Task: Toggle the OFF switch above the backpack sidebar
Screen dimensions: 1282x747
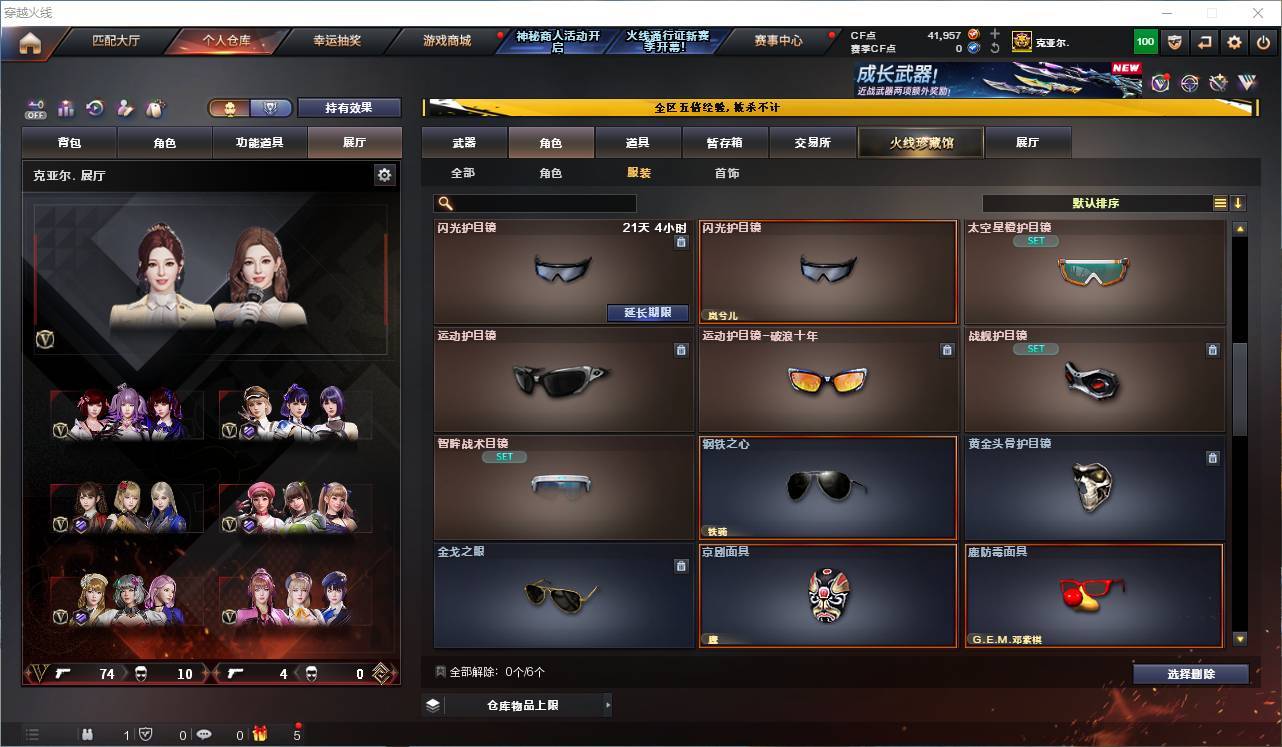Action: (36, 106)
